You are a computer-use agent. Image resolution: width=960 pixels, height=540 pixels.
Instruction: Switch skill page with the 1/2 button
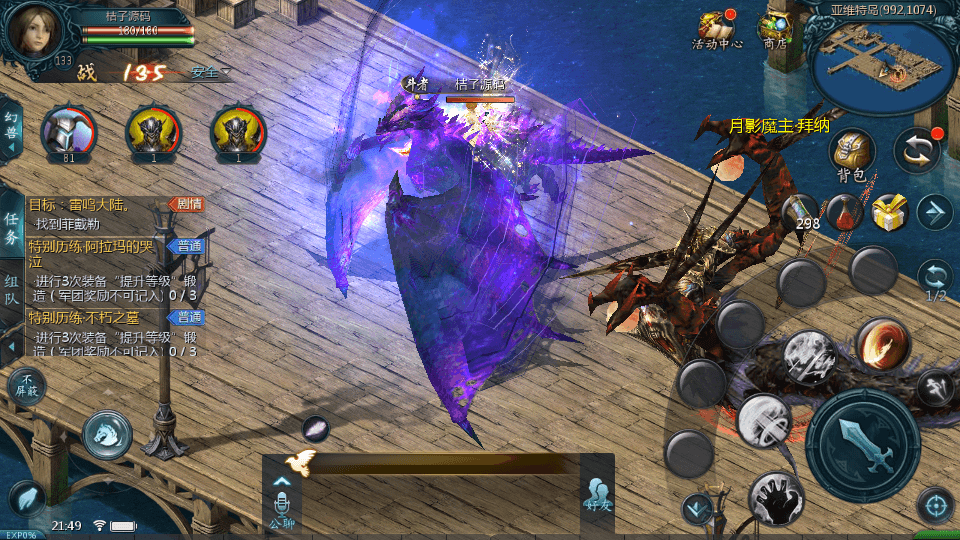point(935,280)
